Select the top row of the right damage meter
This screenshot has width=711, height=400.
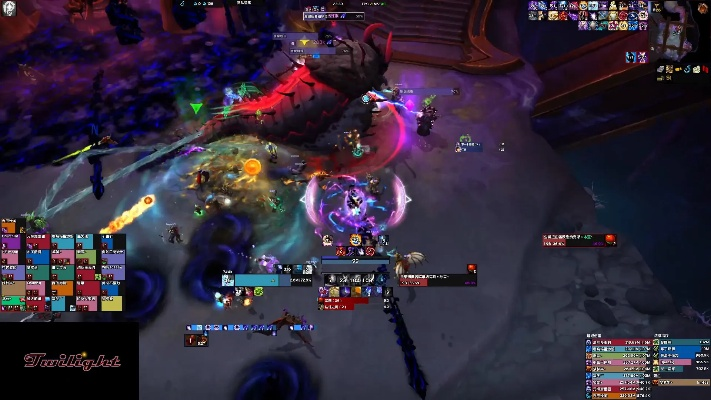pyautogui.click(x=680, y=342)
